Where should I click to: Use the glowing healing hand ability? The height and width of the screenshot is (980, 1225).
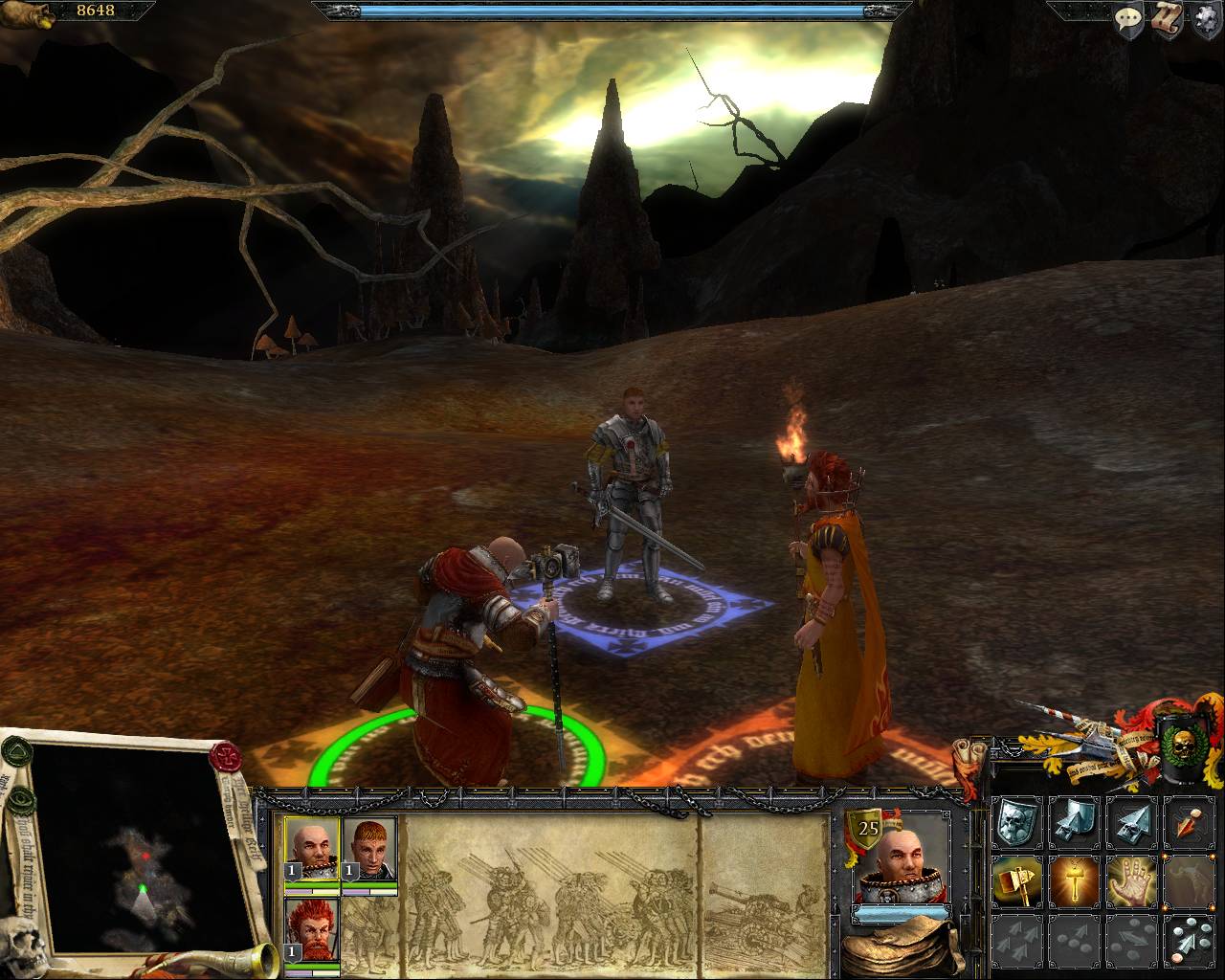(1131, 880)
